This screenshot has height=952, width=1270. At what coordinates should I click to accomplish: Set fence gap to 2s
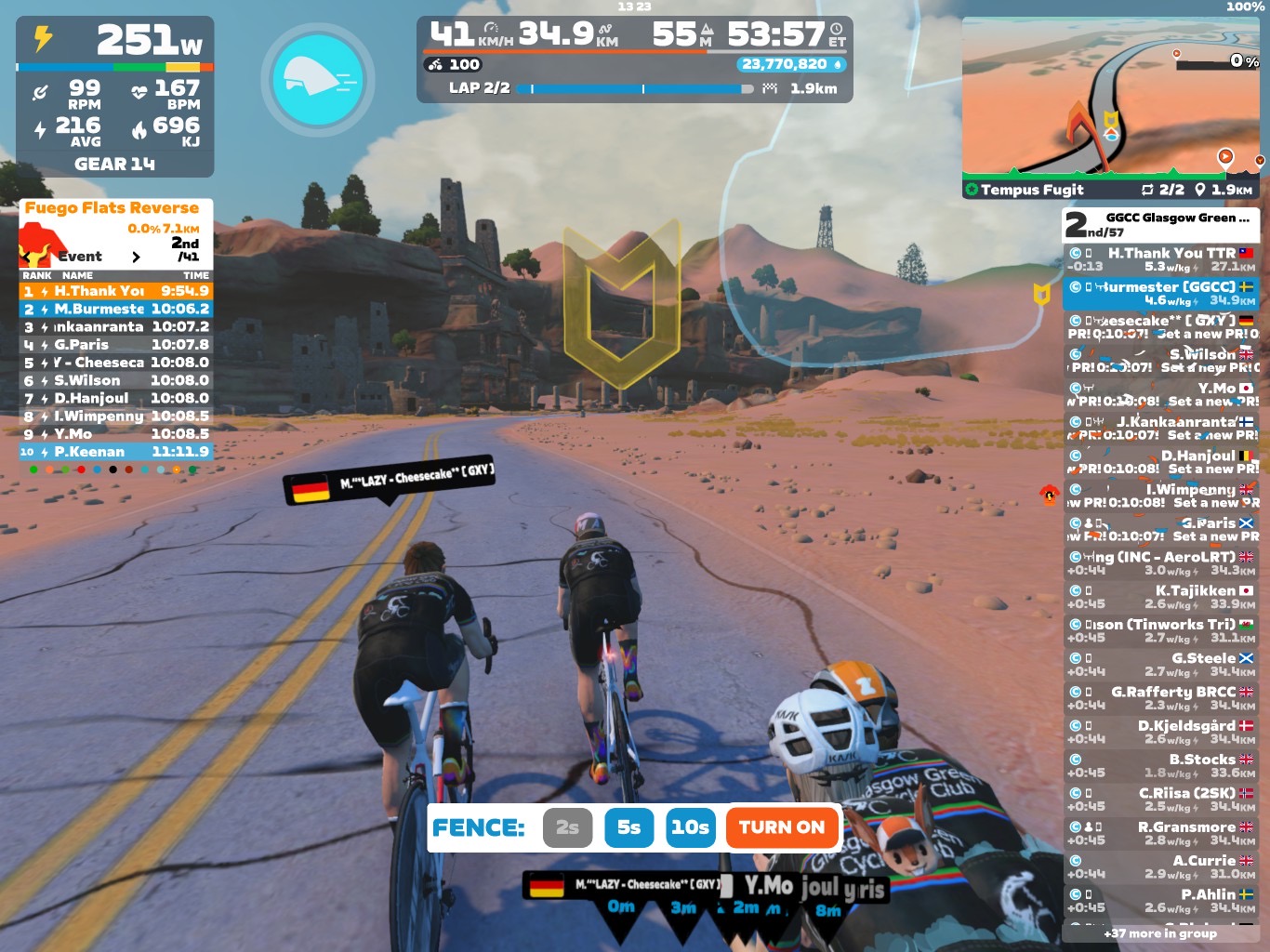point(567,827)
